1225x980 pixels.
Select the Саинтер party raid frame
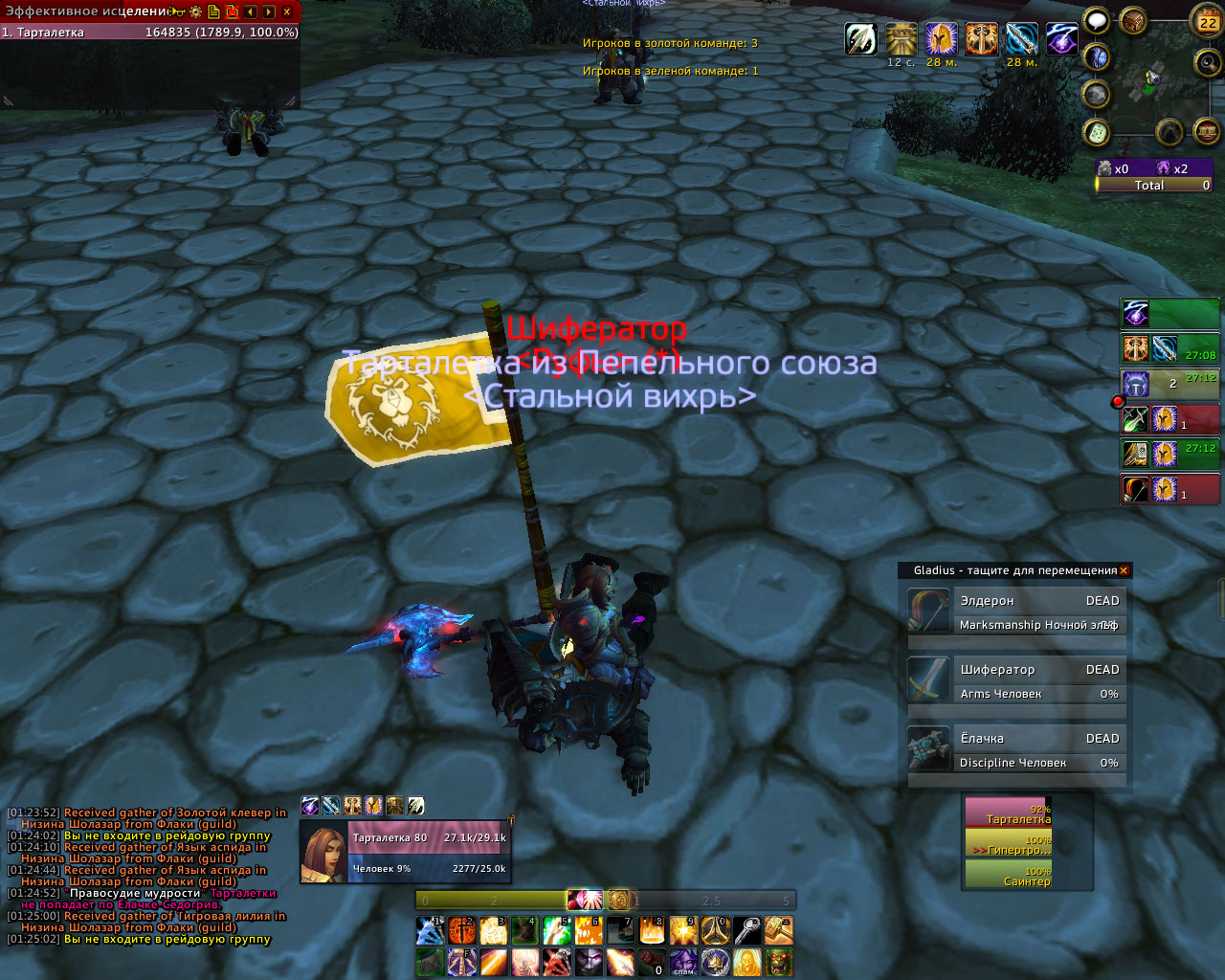point(1008,875)
